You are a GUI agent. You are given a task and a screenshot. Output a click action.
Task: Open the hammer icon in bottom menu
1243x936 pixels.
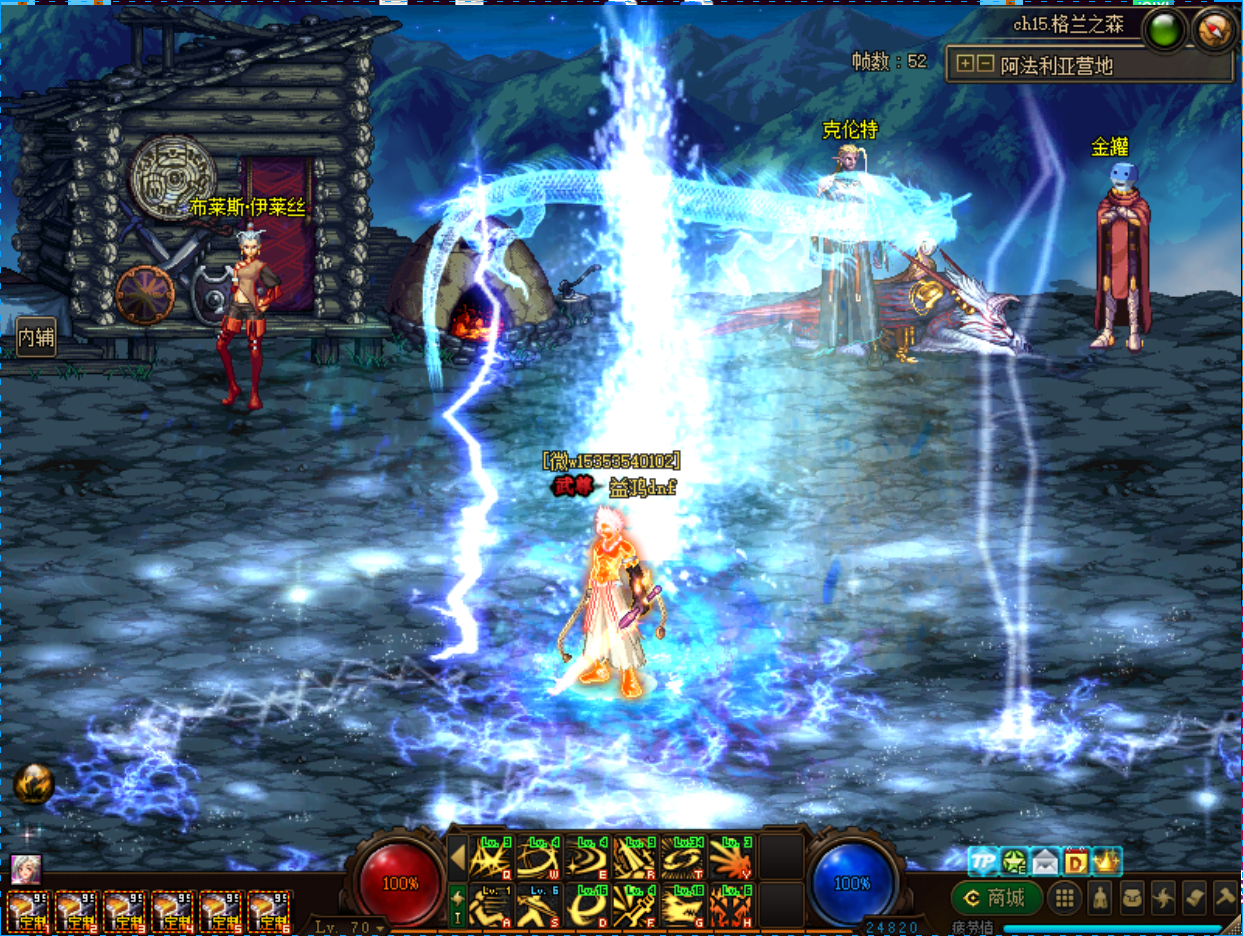(x=1226, y=897)
